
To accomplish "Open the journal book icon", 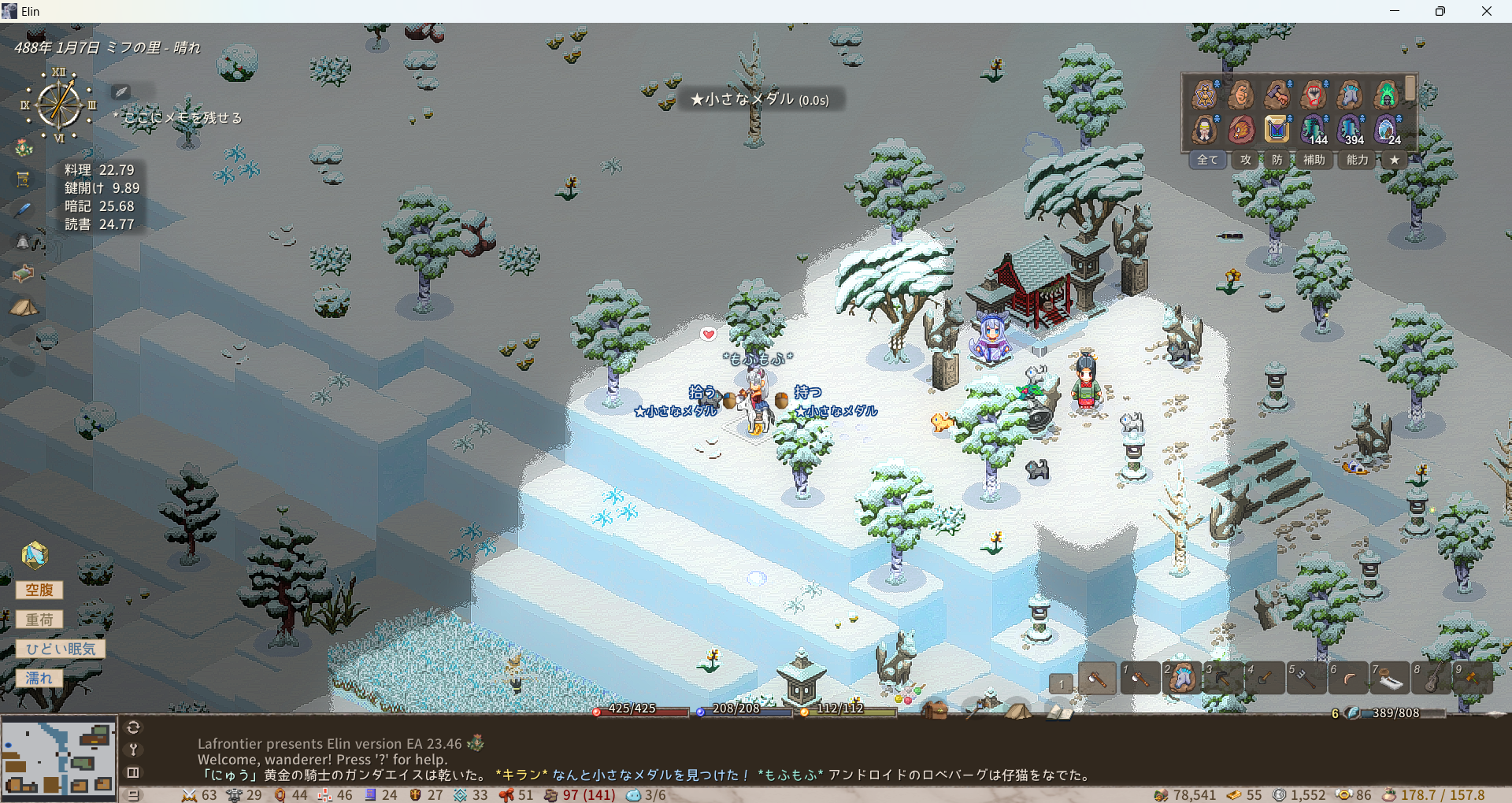I will (1058, 712).
